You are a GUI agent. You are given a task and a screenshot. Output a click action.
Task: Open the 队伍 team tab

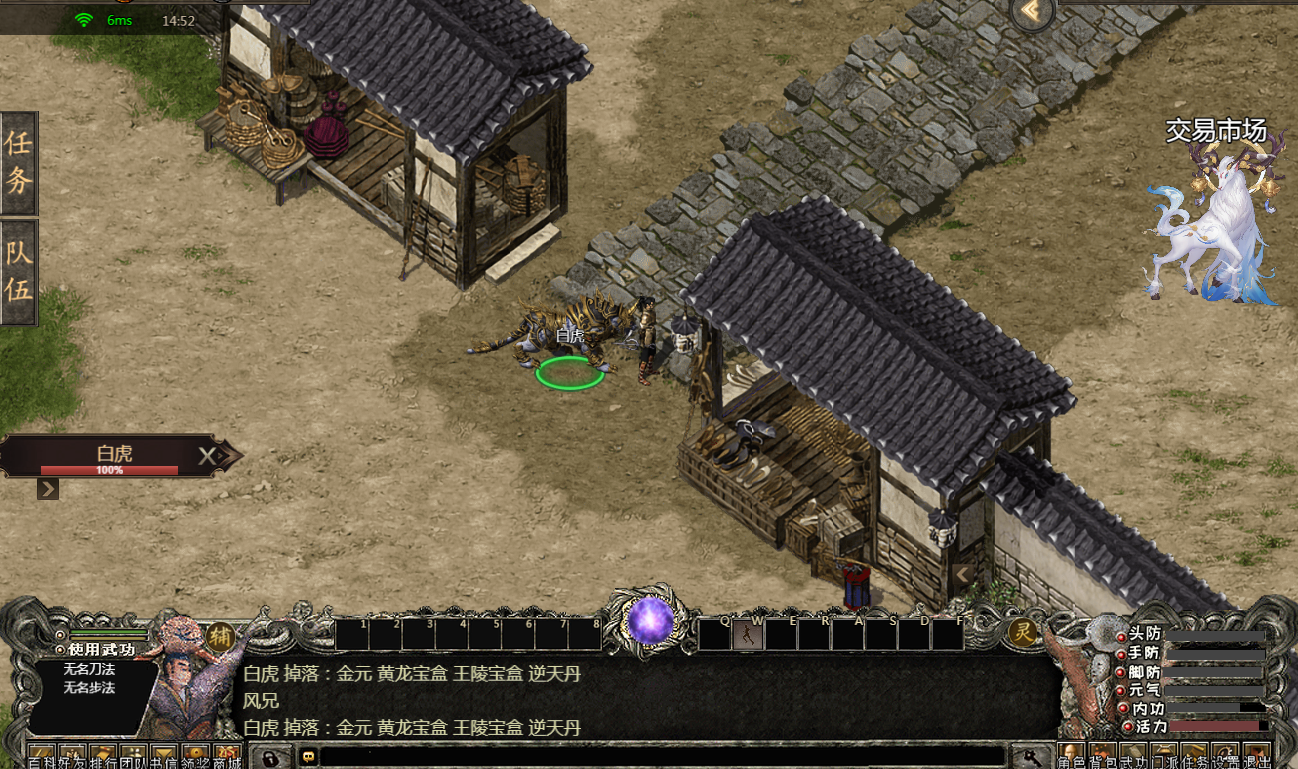(x=19, y=271)
